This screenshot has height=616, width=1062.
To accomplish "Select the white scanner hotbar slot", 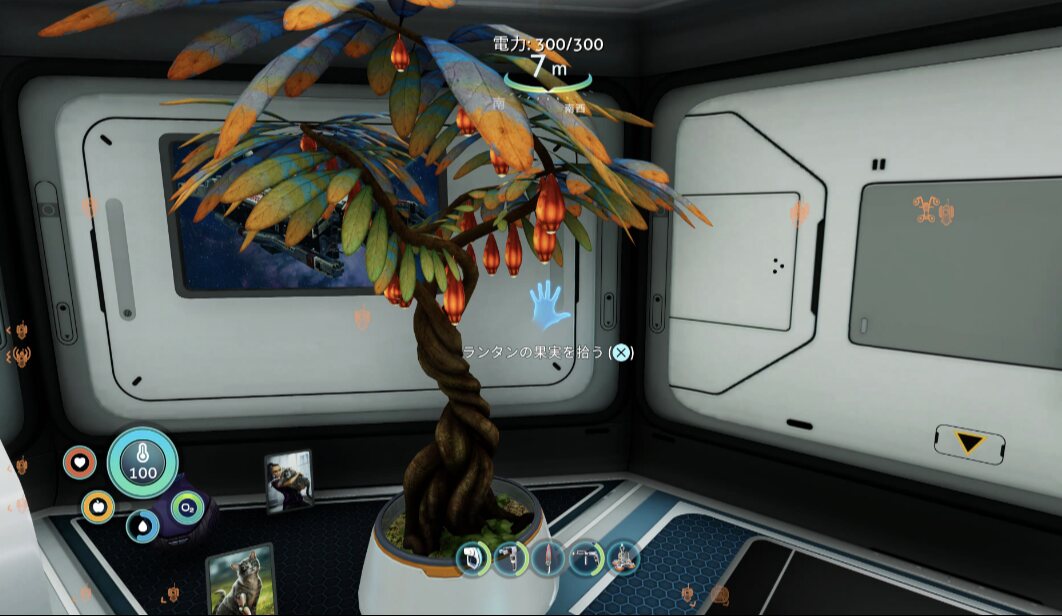I will pyautogui.click(x=472, y=558).
